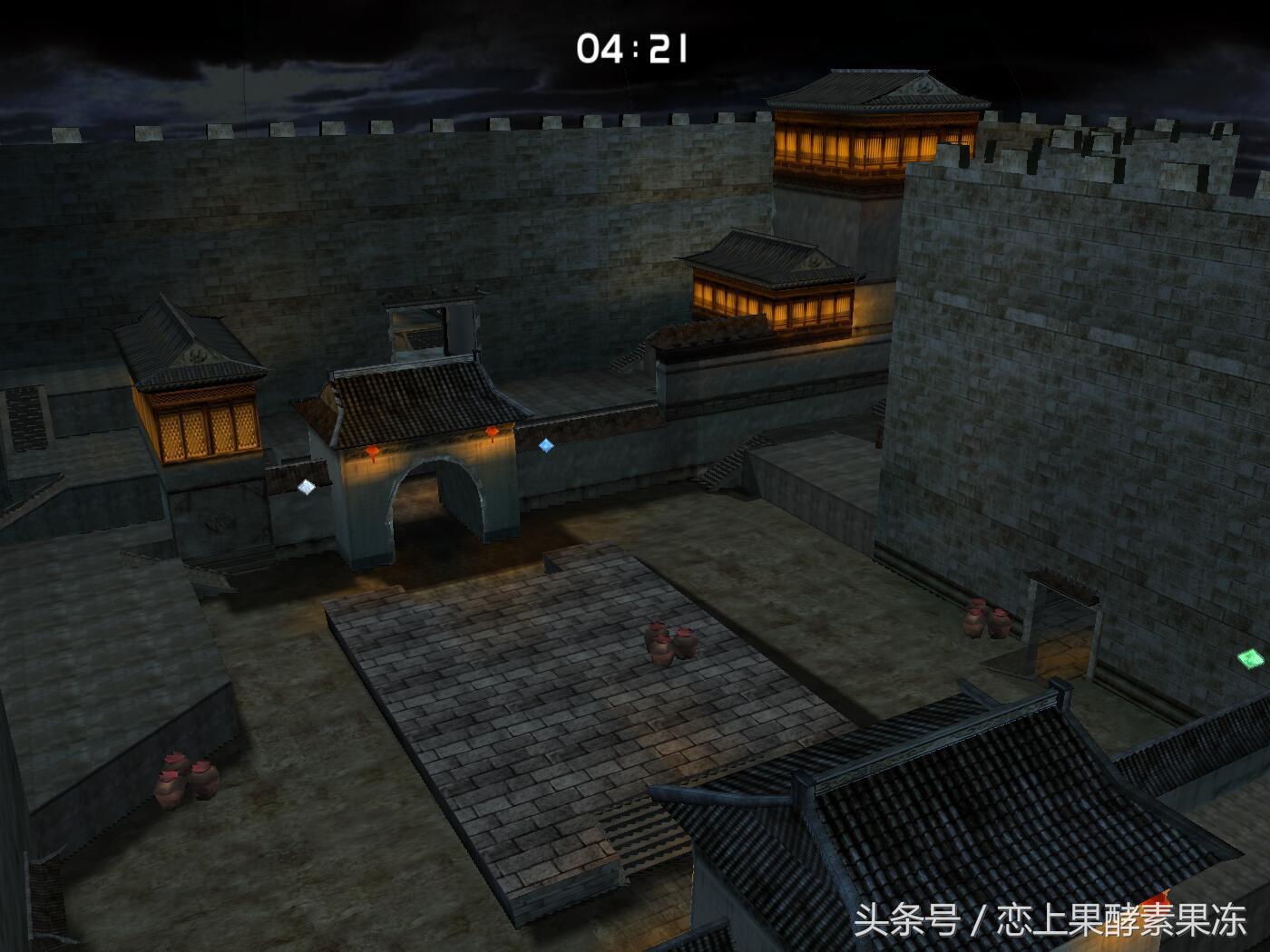Click the central gate archway
This screenshot has width=1270, height=952.
pyautogui.click(x=435, y=503)
